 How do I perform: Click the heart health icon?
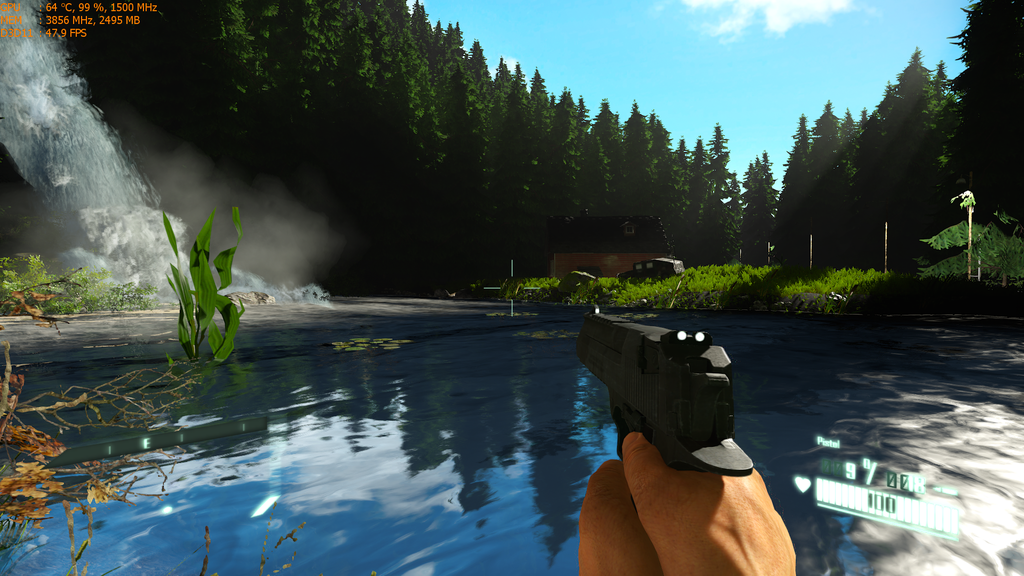(802, 485)
